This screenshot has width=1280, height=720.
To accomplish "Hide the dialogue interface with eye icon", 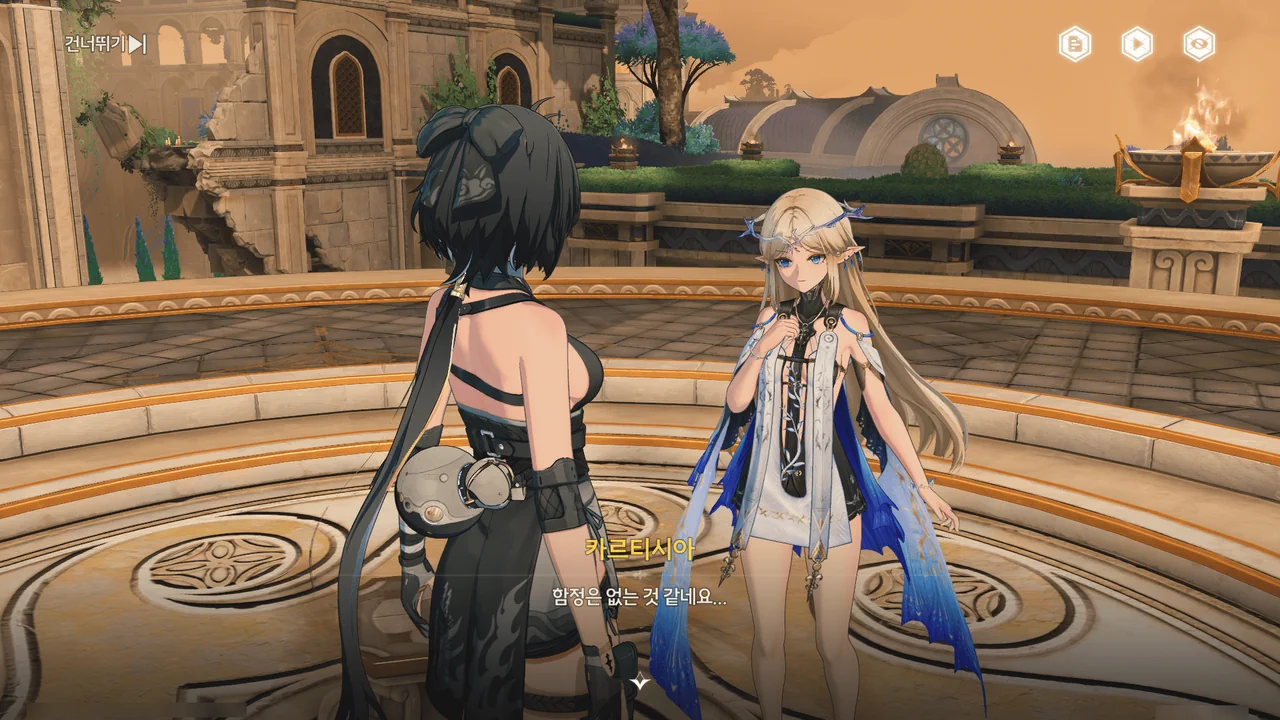I will click(x=1199, y=44).
